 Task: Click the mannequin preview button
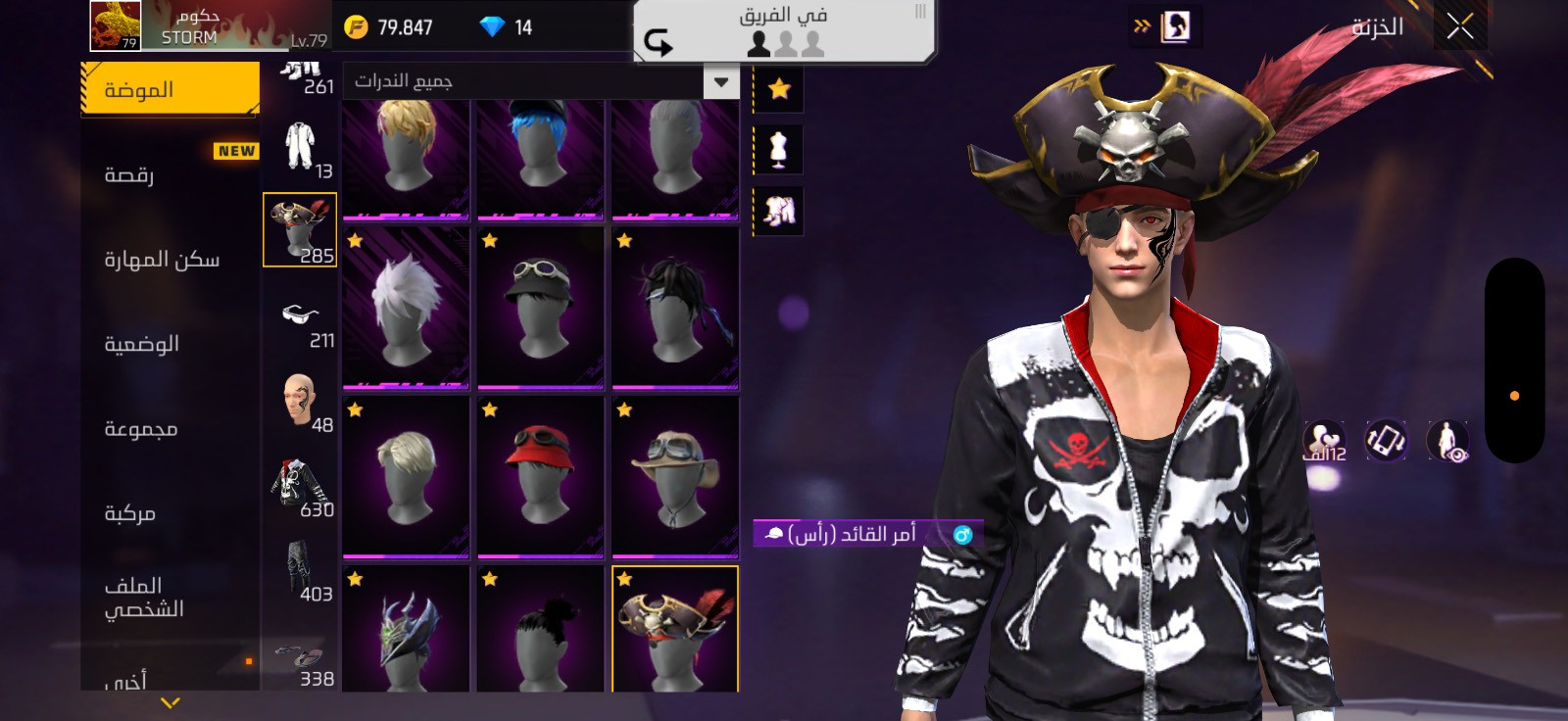pos(779,150)
